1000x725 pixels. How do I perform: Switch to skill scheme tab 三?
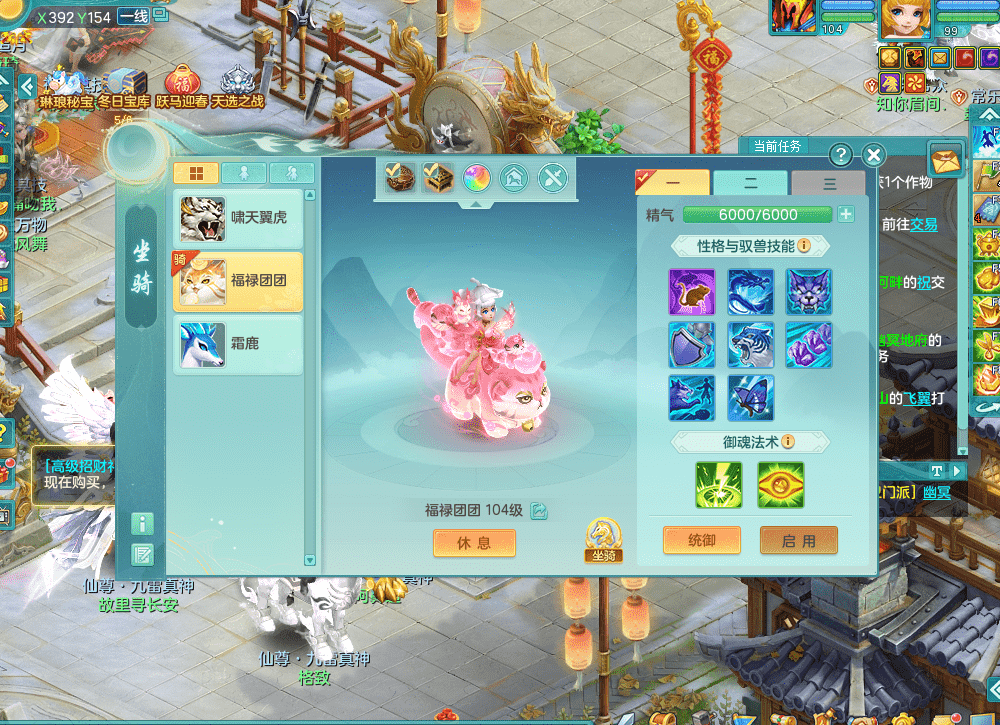coord(828,184)
